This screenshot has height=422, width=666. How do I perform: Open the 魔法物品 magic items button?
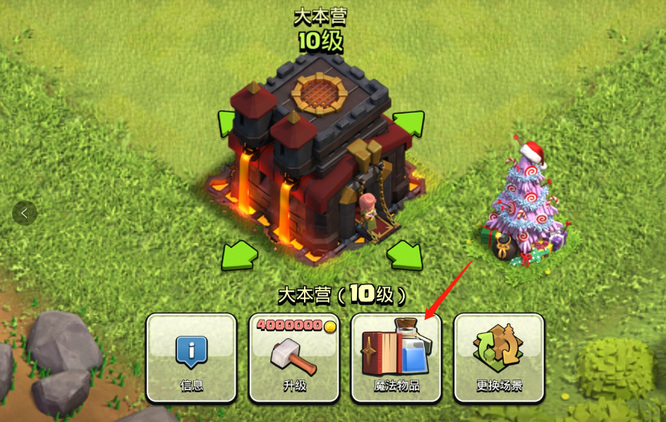(396, 357)
